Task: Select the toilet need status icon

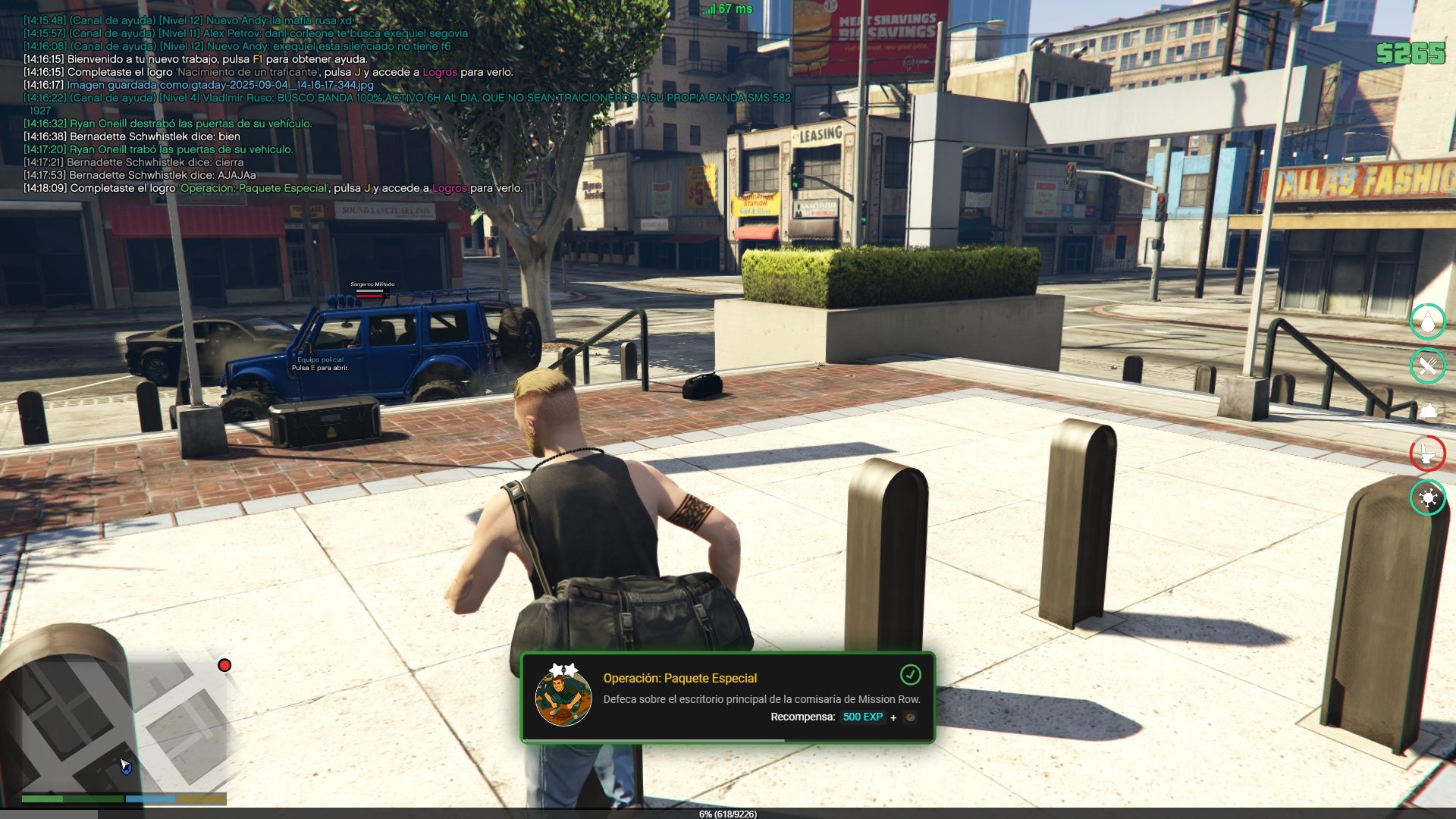Action: point(1427,453)
